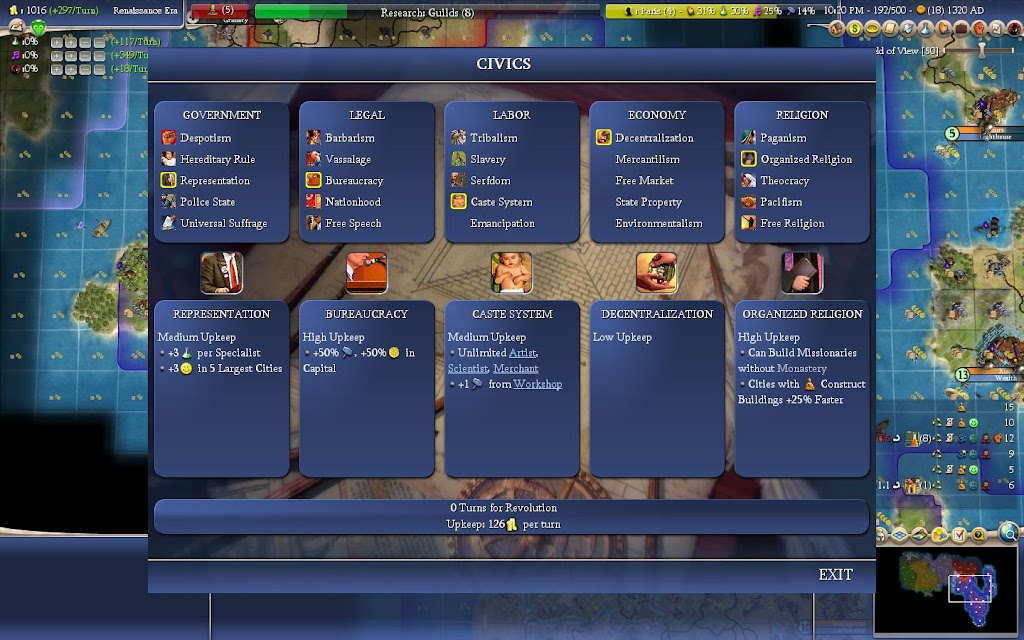The image size is (1024, 640).
Task: Select Environmentalism under Economy
Action: (x=658, y=223)
